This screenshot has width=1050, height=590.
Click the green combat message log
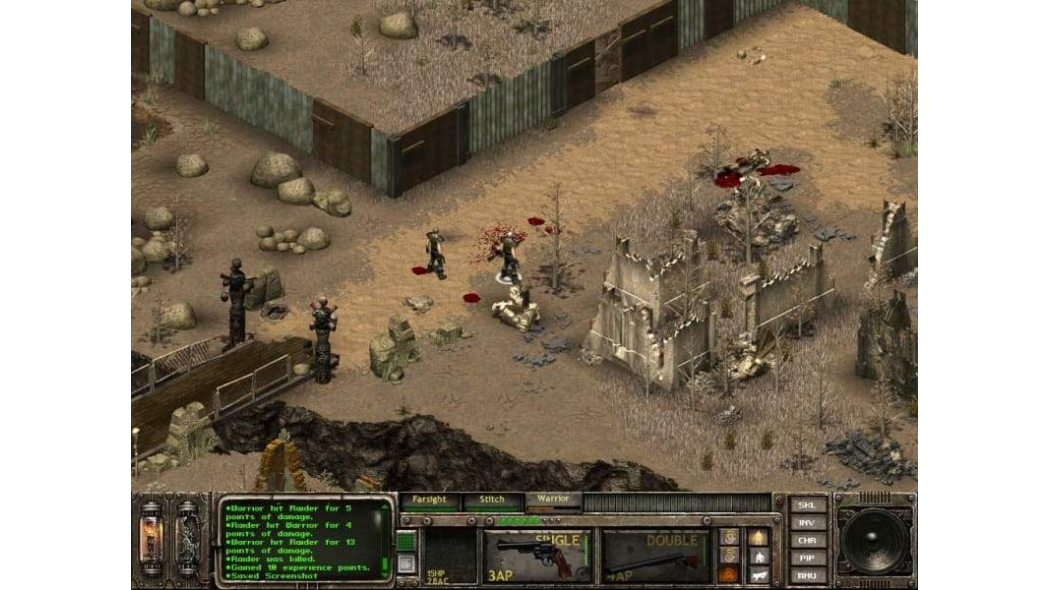tap(305, 540)
